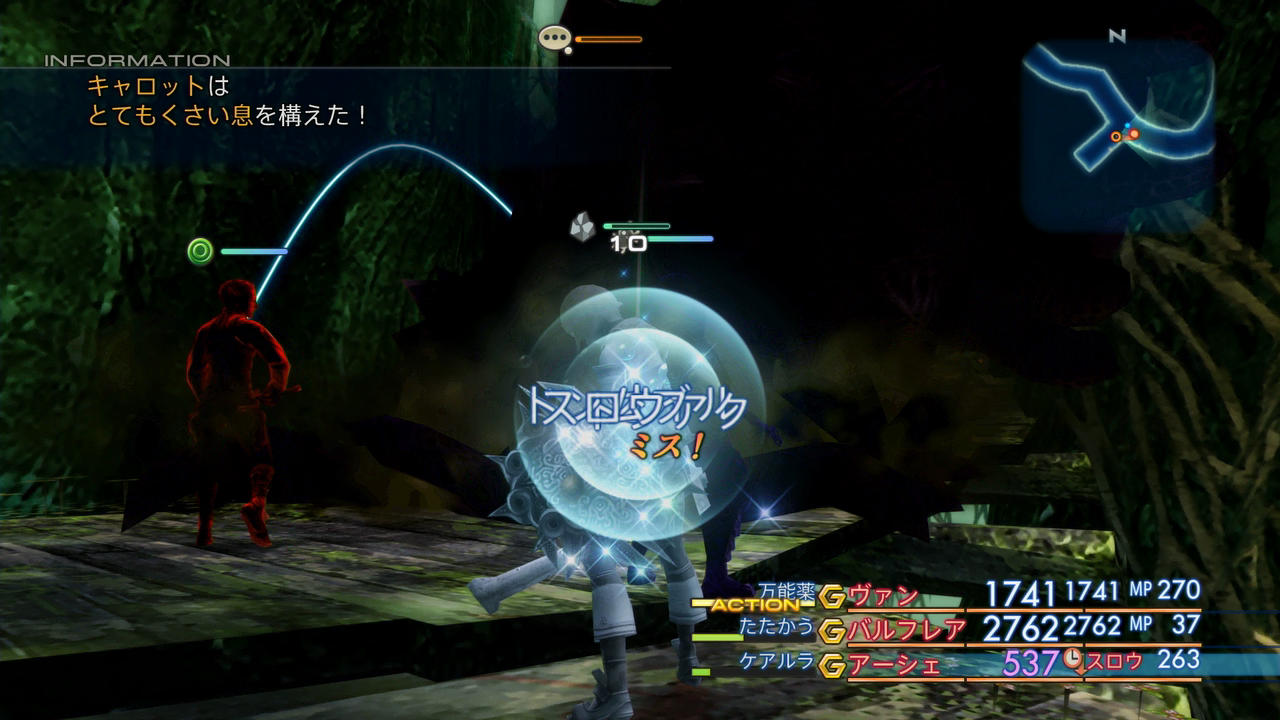The height and width of the screenshot is (720, 1280).
Task: Toggle the gambit icon beside ヴァン
Action: click(832, 597)
